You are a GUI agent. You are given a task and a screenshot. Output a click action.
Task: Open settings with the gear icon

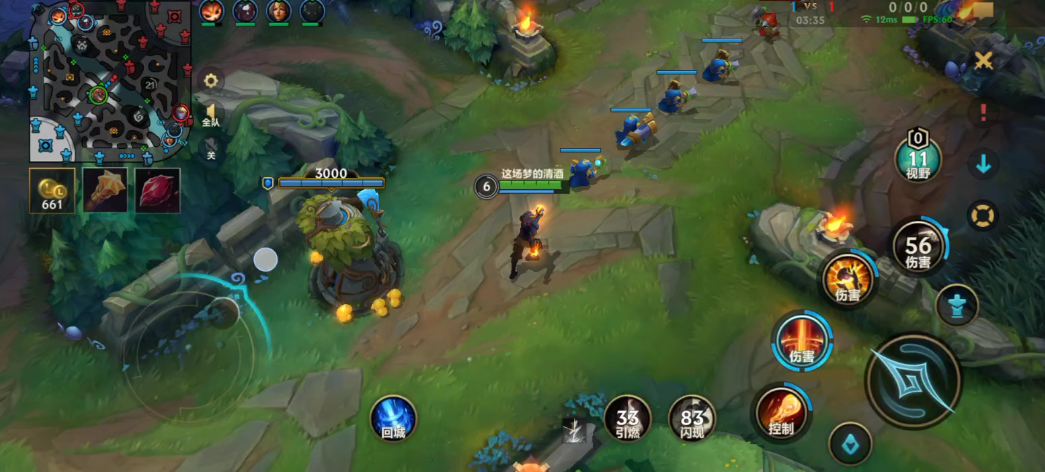(x=211, y=81)
